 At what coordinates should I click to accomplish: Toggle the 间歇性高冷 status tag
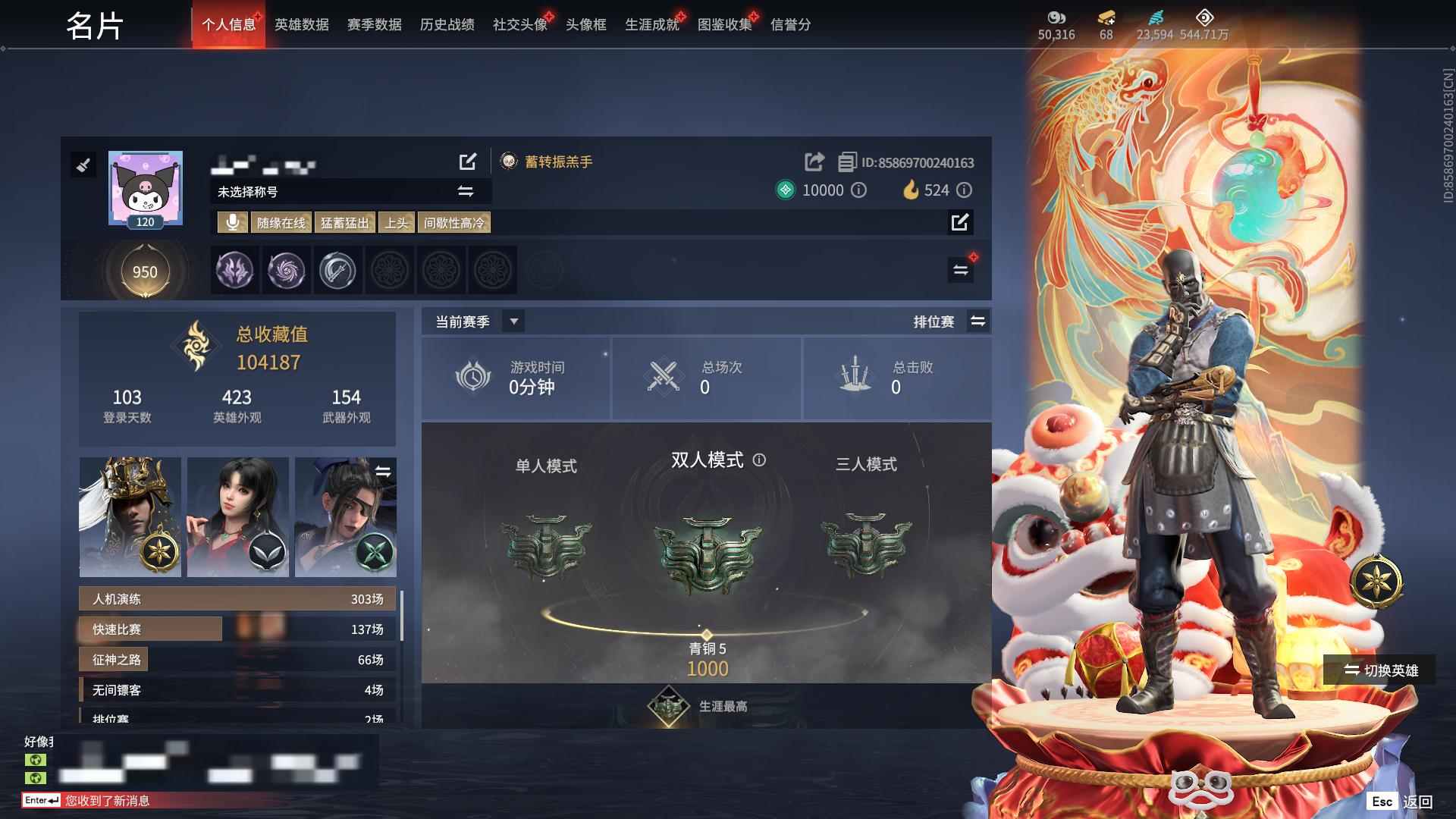coord(456,222)
